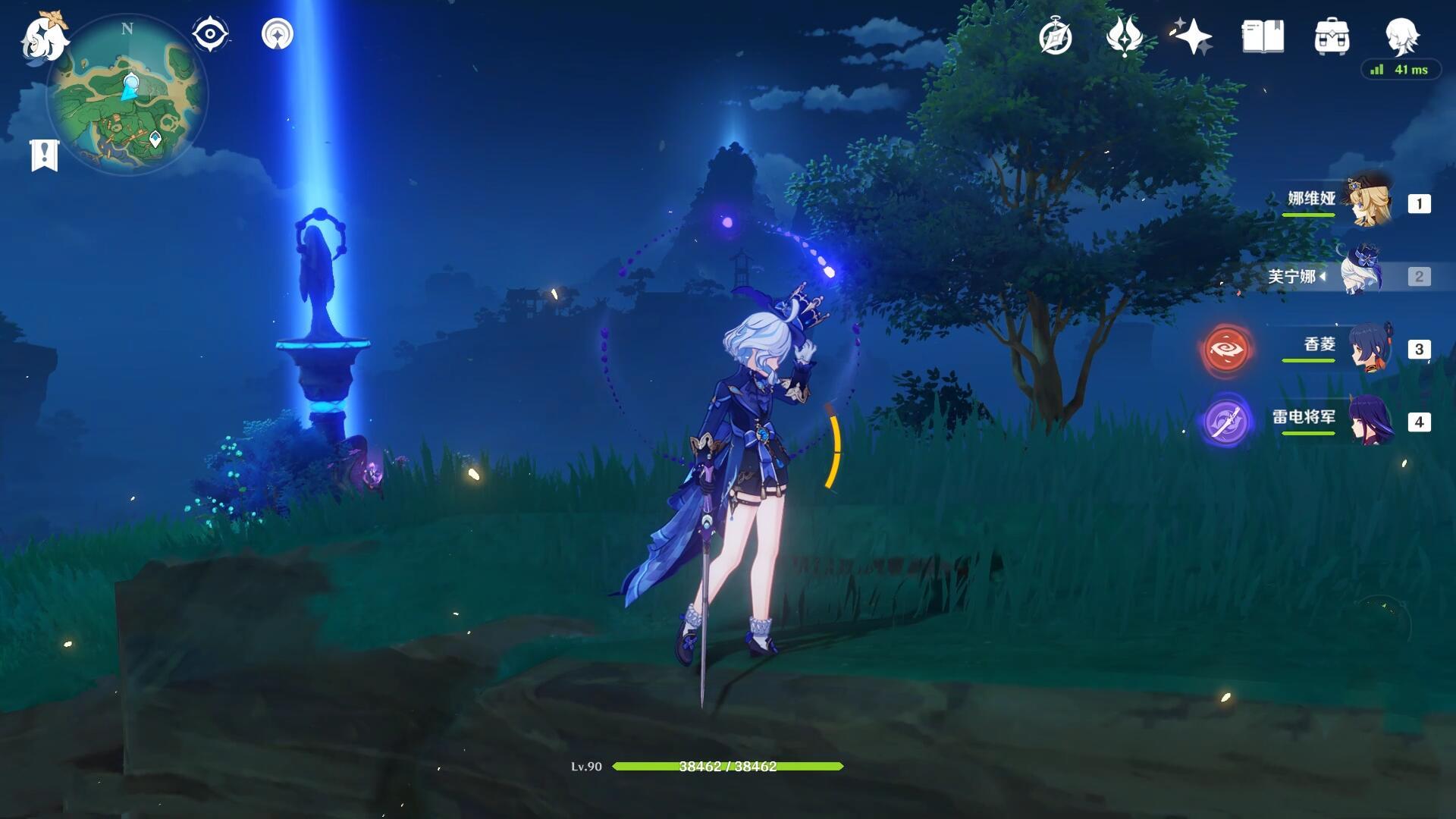Screen dimensions: 1456x819
Task: Activate 雷电将军's purple elemental burst icon
Action: [1226, 422]
